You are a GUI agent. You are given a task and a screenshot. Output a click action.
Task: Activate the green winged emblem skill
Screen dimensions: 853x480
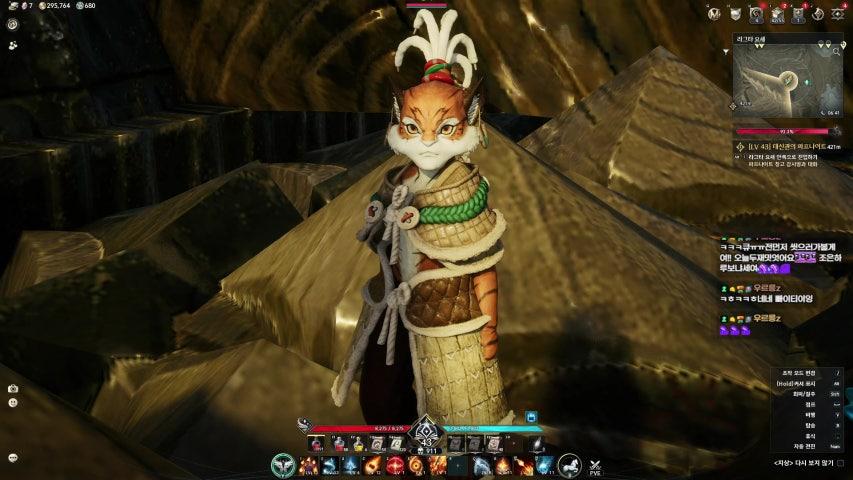pos(284,465)
